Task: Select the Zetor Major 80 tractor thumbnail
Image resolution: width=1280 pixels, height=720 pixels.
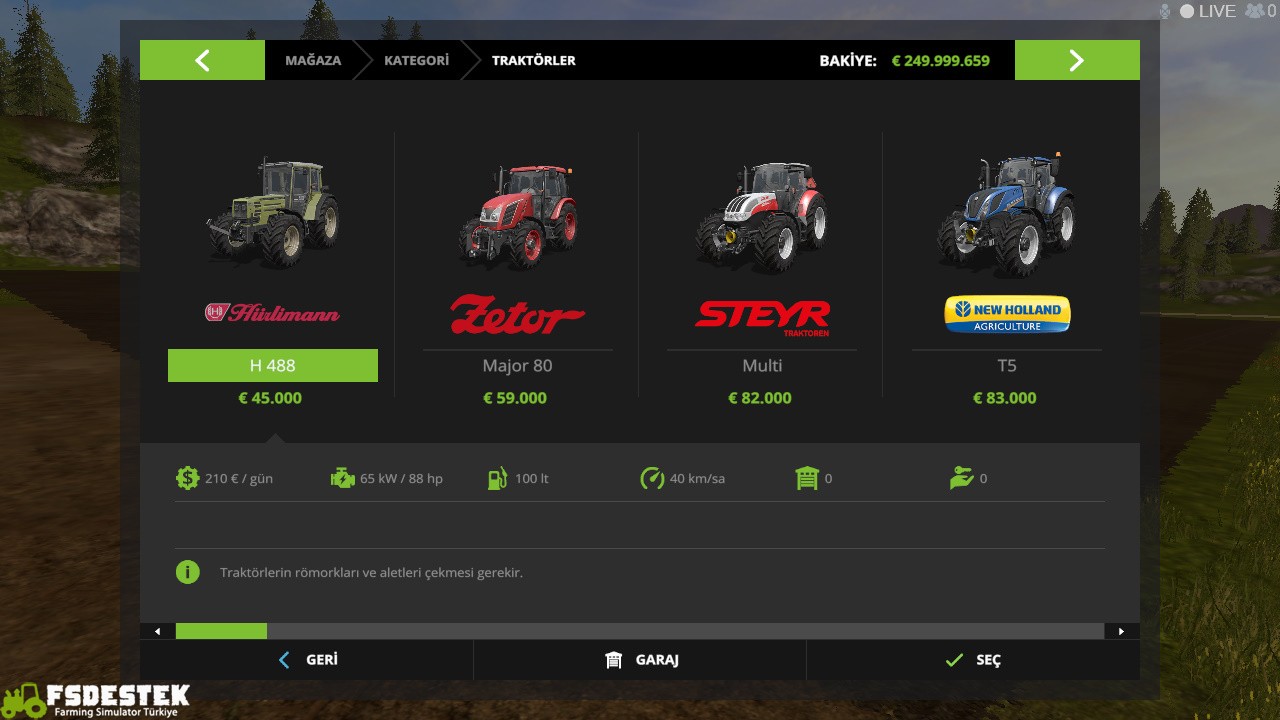Action: 517,215
